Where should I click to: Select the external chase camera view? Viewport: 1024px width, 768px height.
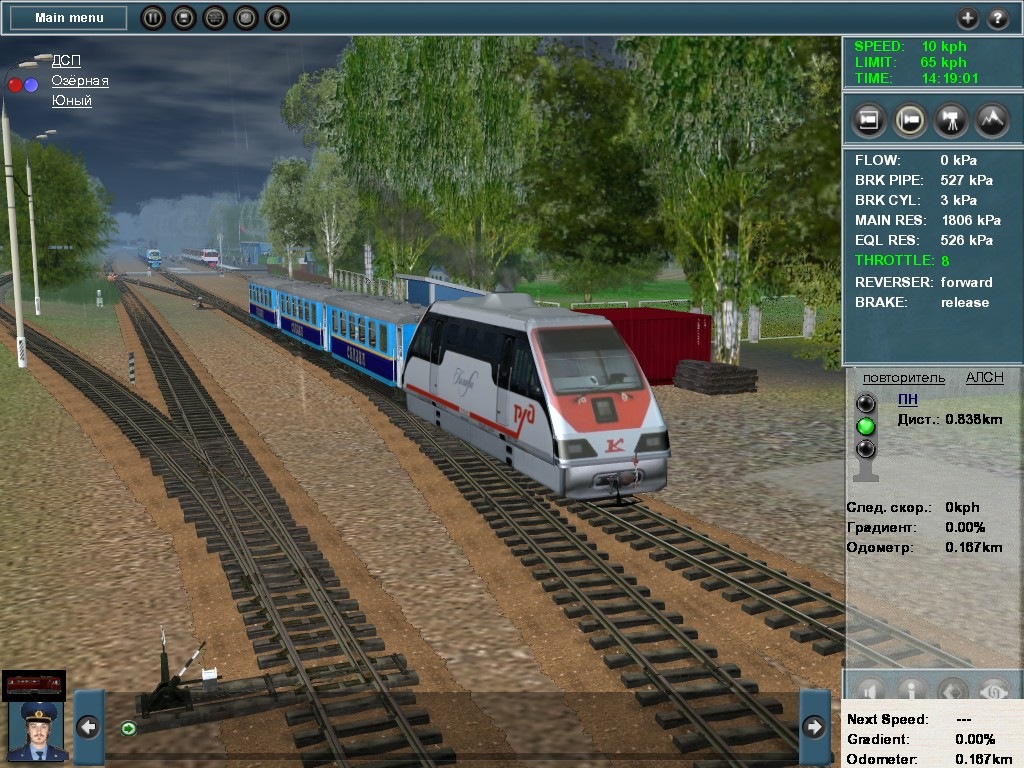coord(909,120)
